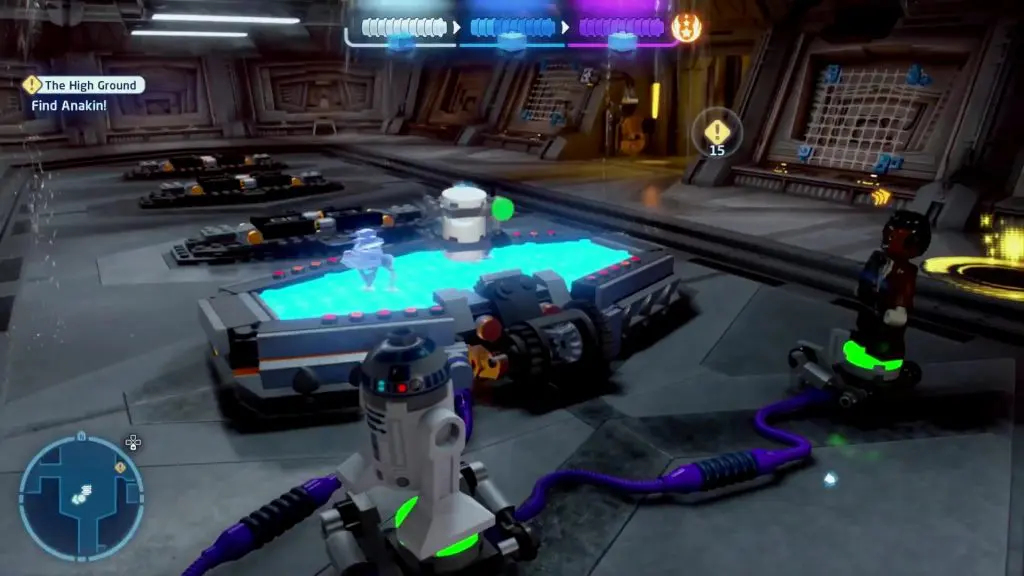Select The High Ground quest tracker
This screenshot has width=1024, height=576.
point(85,86)
